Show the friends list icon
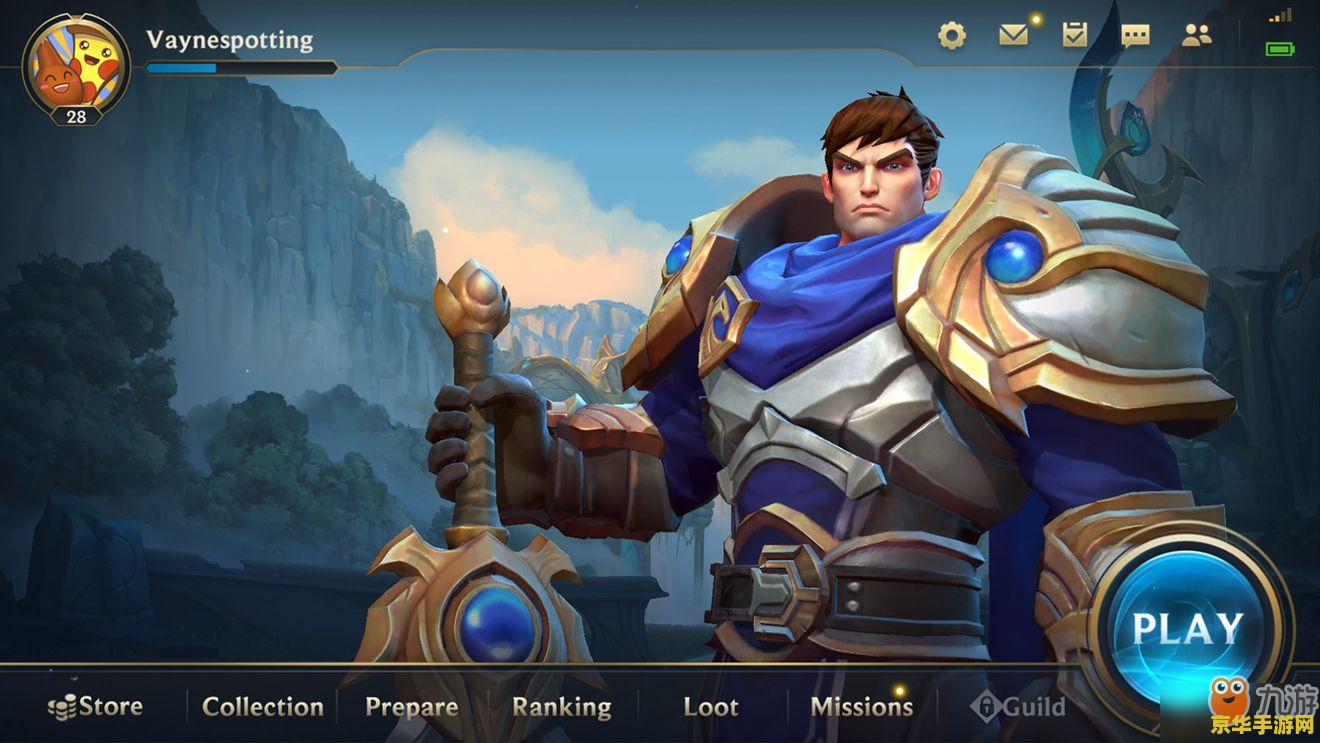 tap(1196, 36)
